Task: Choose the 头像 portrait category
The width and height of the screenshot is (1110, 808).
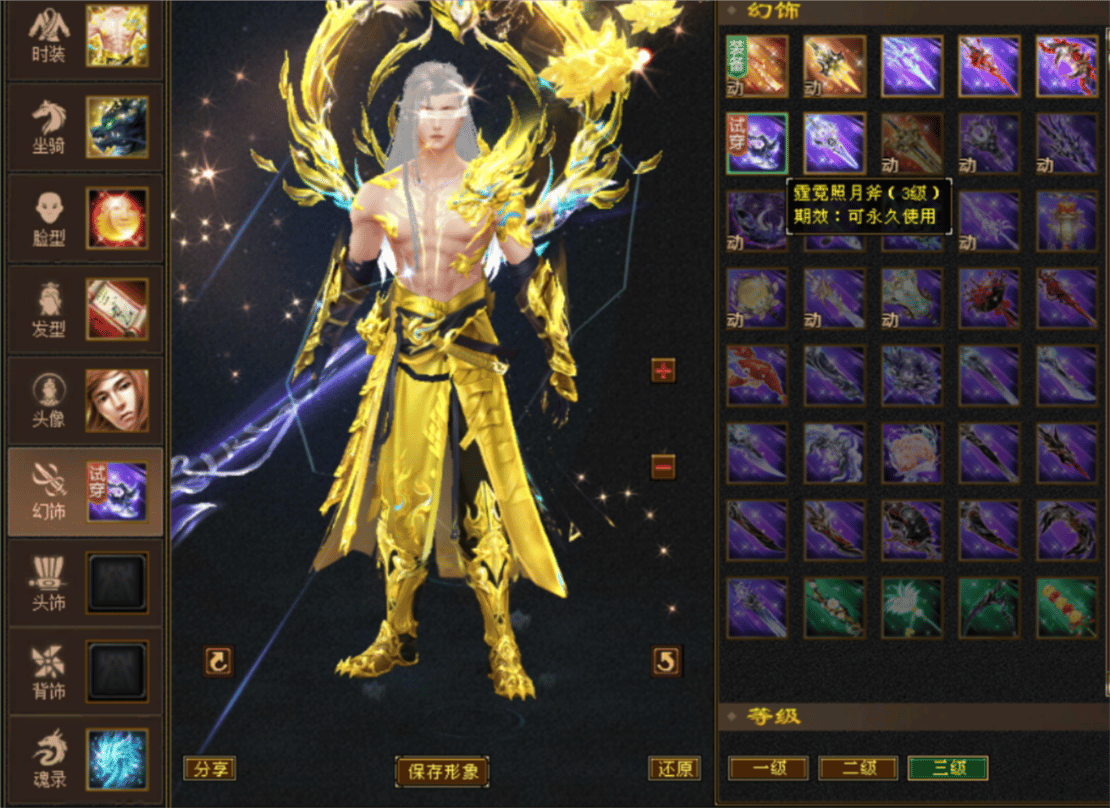Action: (x=84, y=400)
